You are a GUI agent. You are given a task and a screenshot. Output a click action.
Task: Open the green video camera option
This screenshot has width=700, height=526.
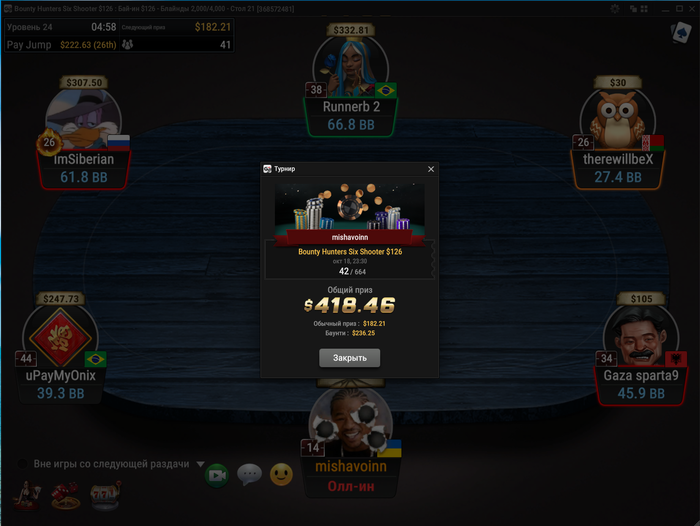pos(216,475)
